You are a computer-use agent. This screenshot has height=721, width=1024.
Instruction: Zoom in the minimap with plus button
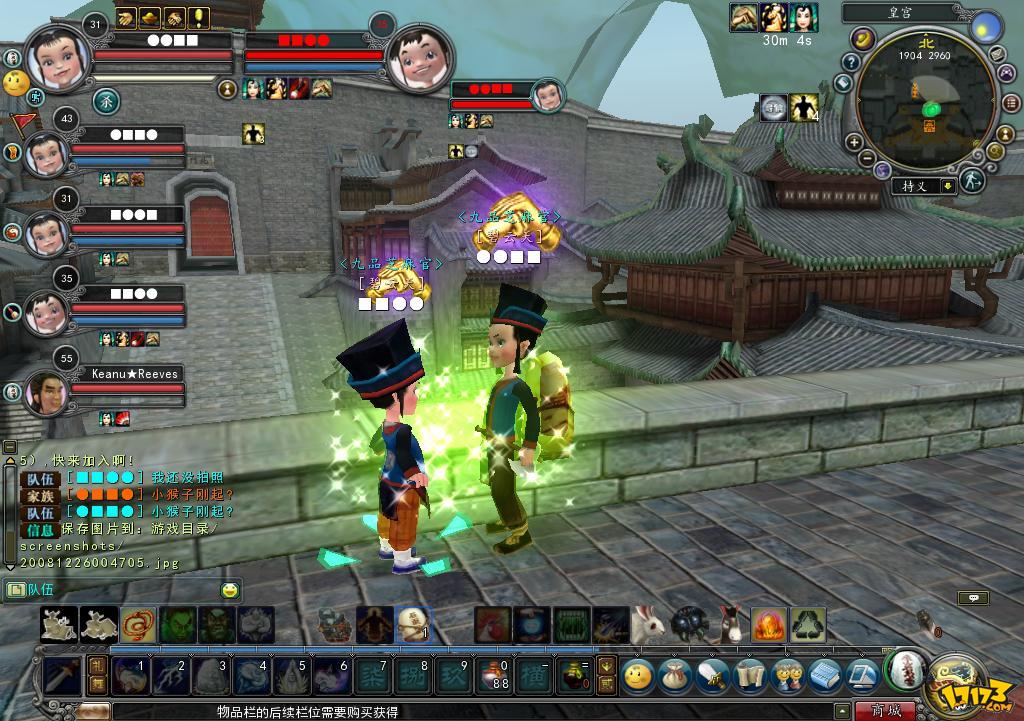[x=855, y=143]
